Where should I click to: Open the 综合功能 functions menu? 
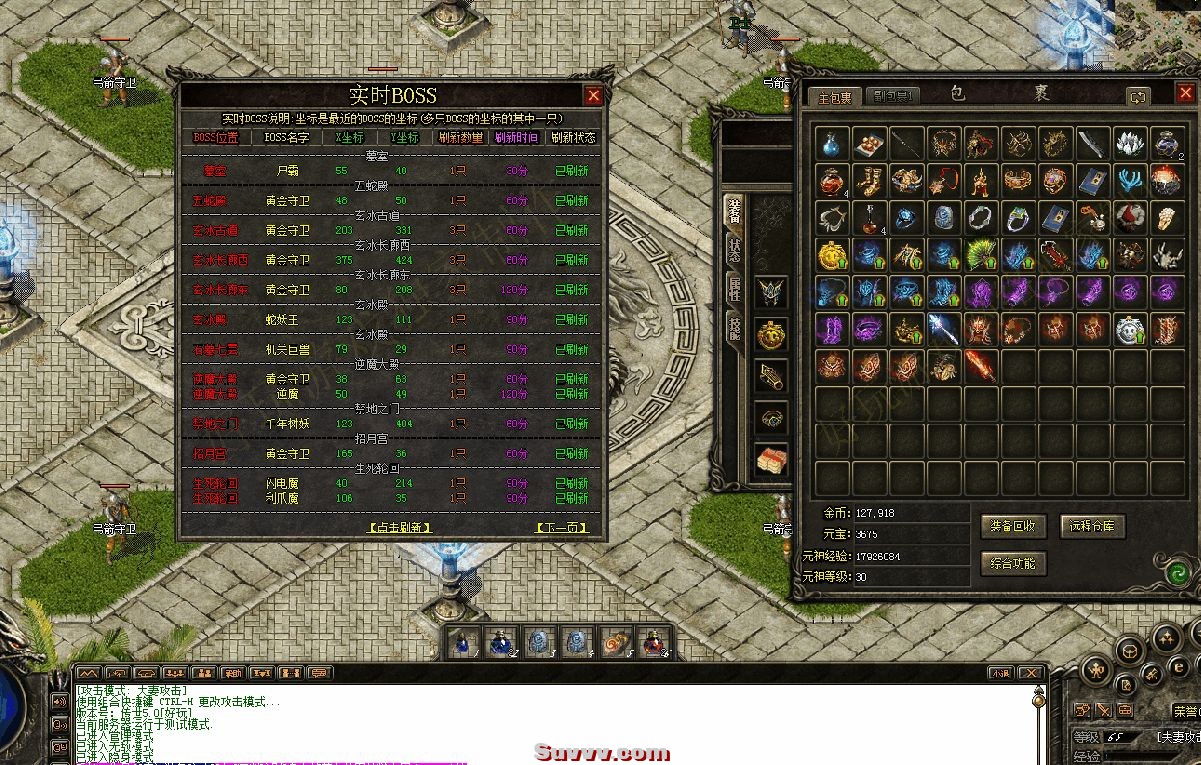(1014, 563)
